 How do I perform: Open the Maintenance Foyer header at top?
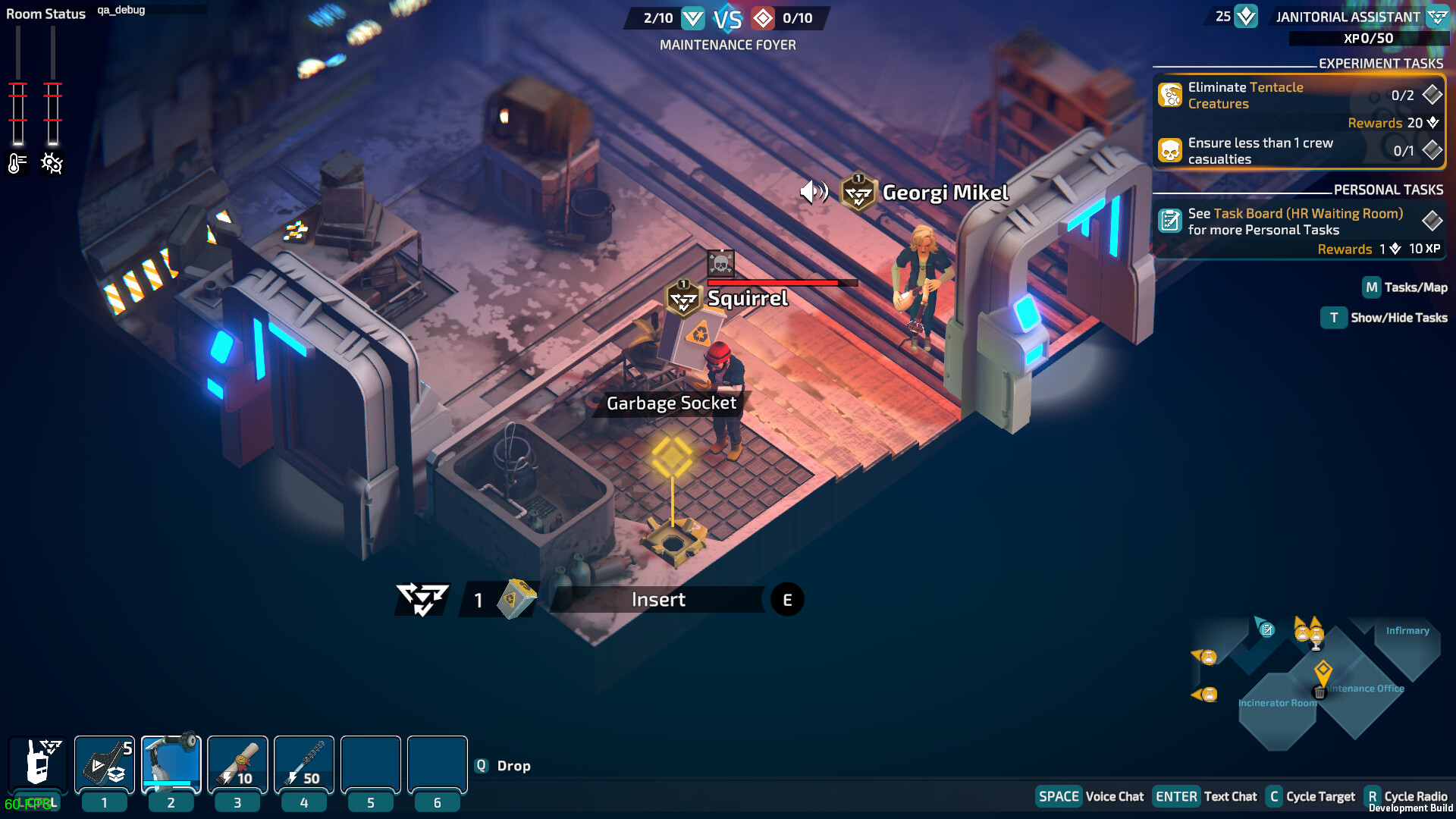point(729,45)
